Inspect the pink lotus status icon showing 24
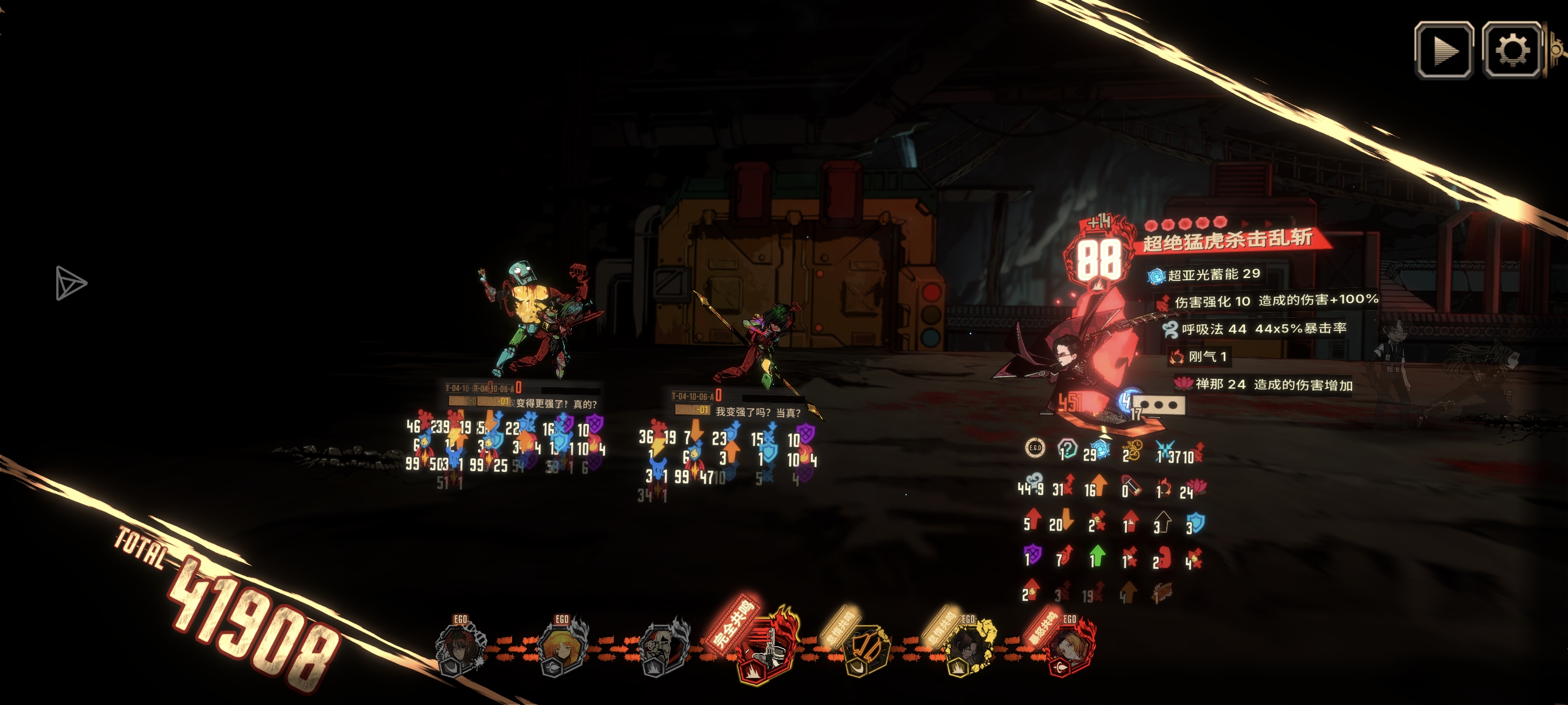The image size is (1568, 705). (x=1197, y=486)
